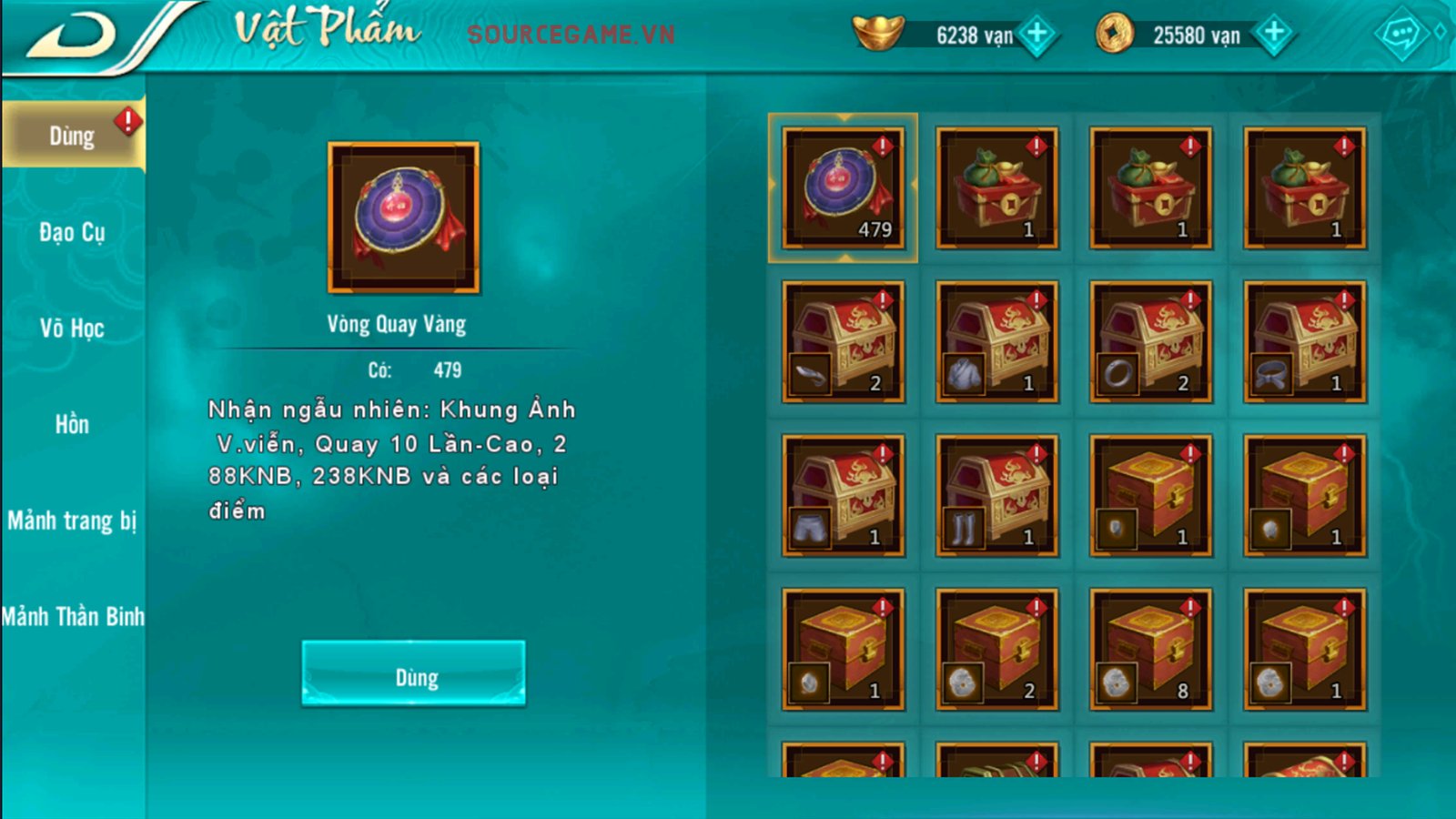Viewport: 1456px width, 819px height.
Task: Switch to Mảnh Thần Binh tab
Action: pyautogui.click(x=72, y=617)
